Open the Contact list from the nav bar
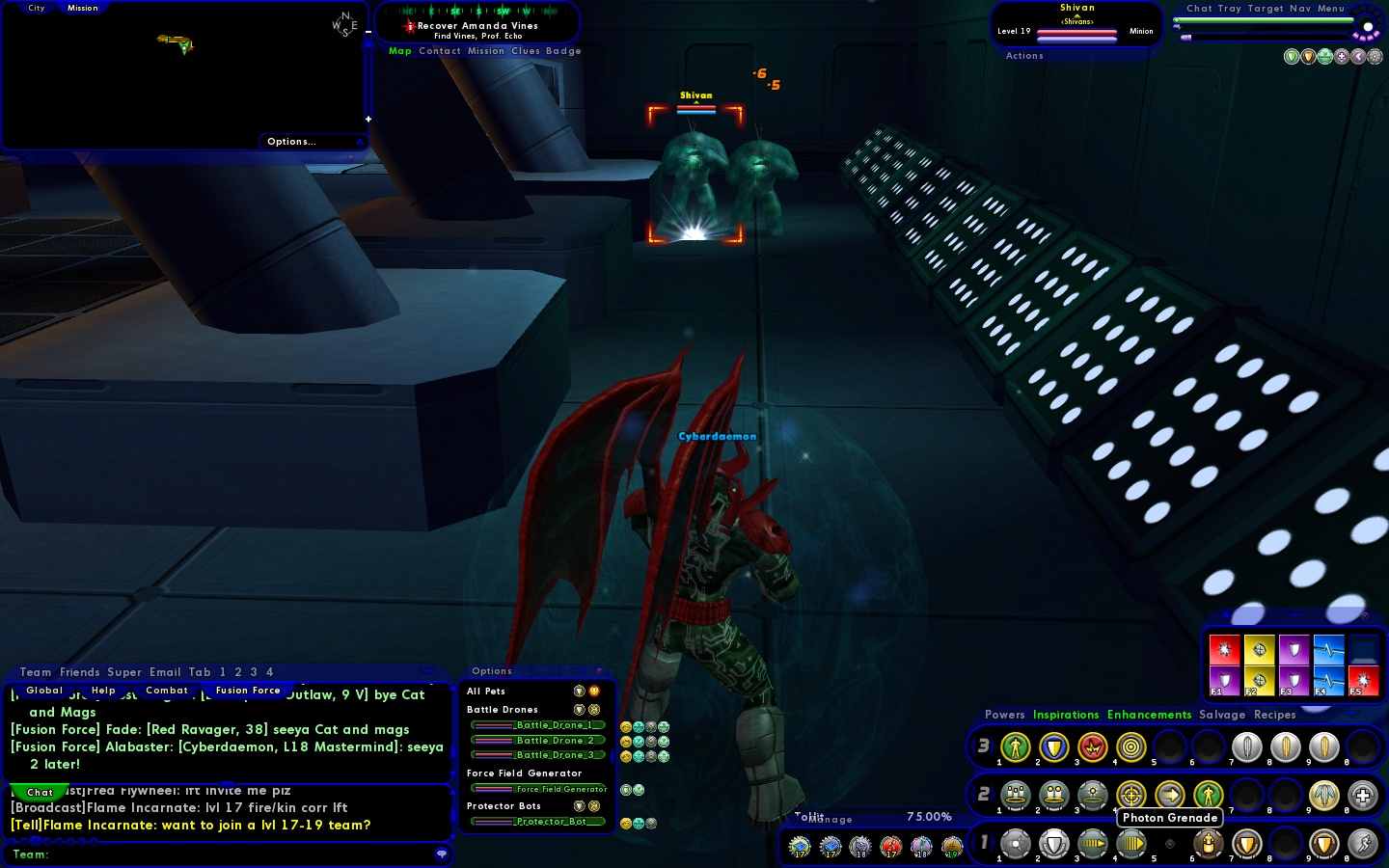This screenshot has height=868, width=1389. [x=439, y=51]
